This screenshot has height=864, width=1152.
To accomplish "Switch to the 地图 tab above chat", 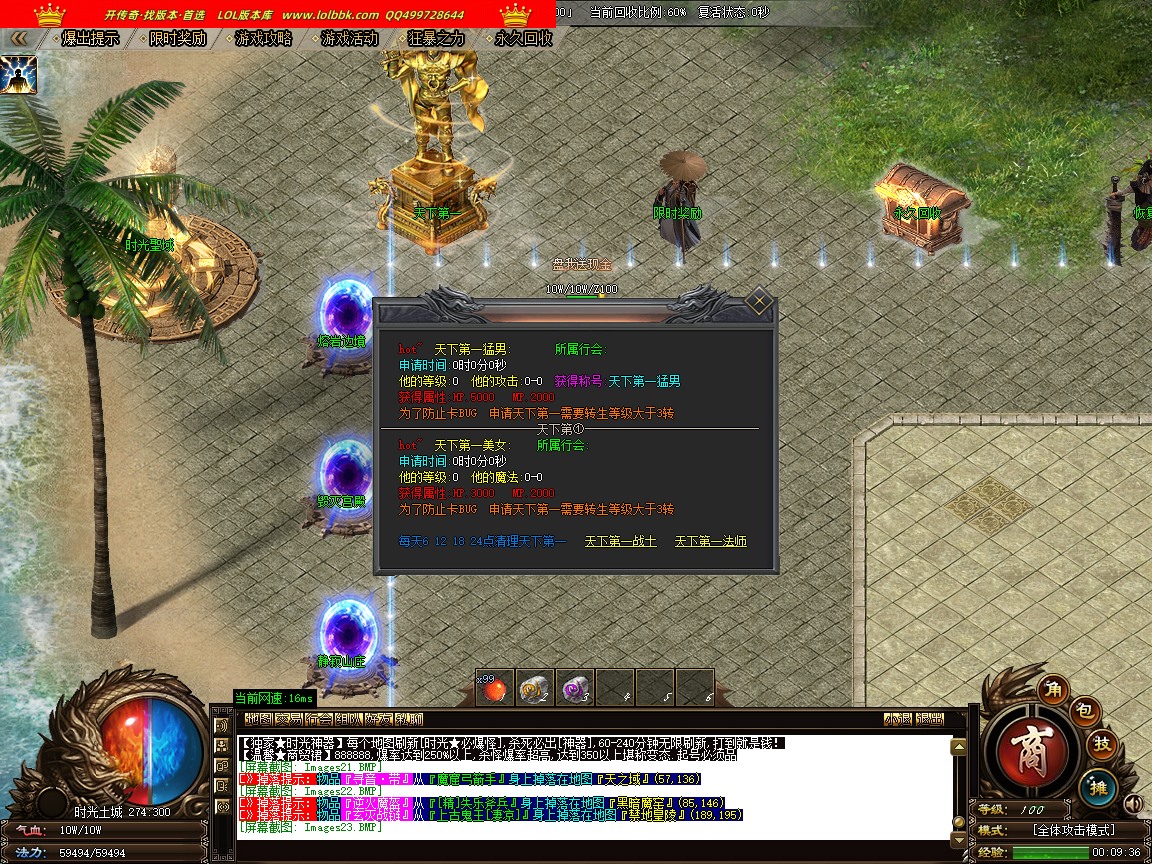I will [x=257, y=719].
